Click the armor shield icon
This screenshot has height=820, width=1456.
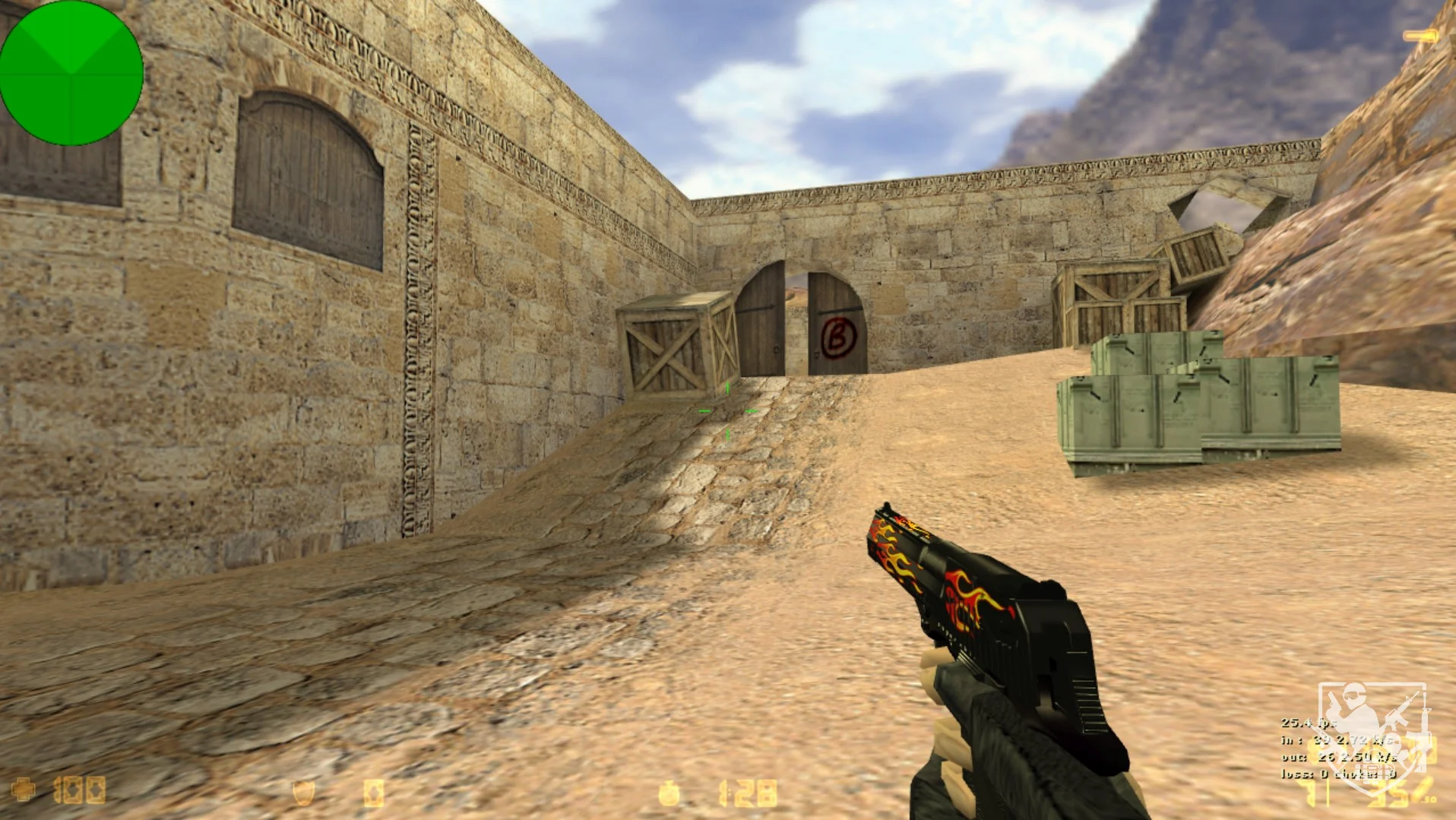point(303,793)
